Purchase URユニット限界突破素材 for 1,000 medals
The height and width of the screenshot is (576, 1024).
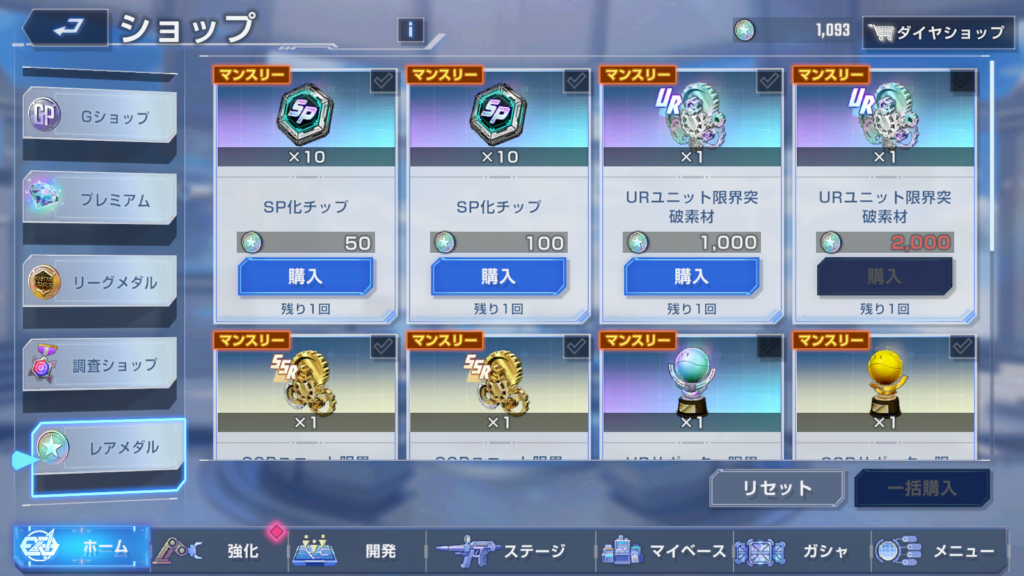[691, 276]
